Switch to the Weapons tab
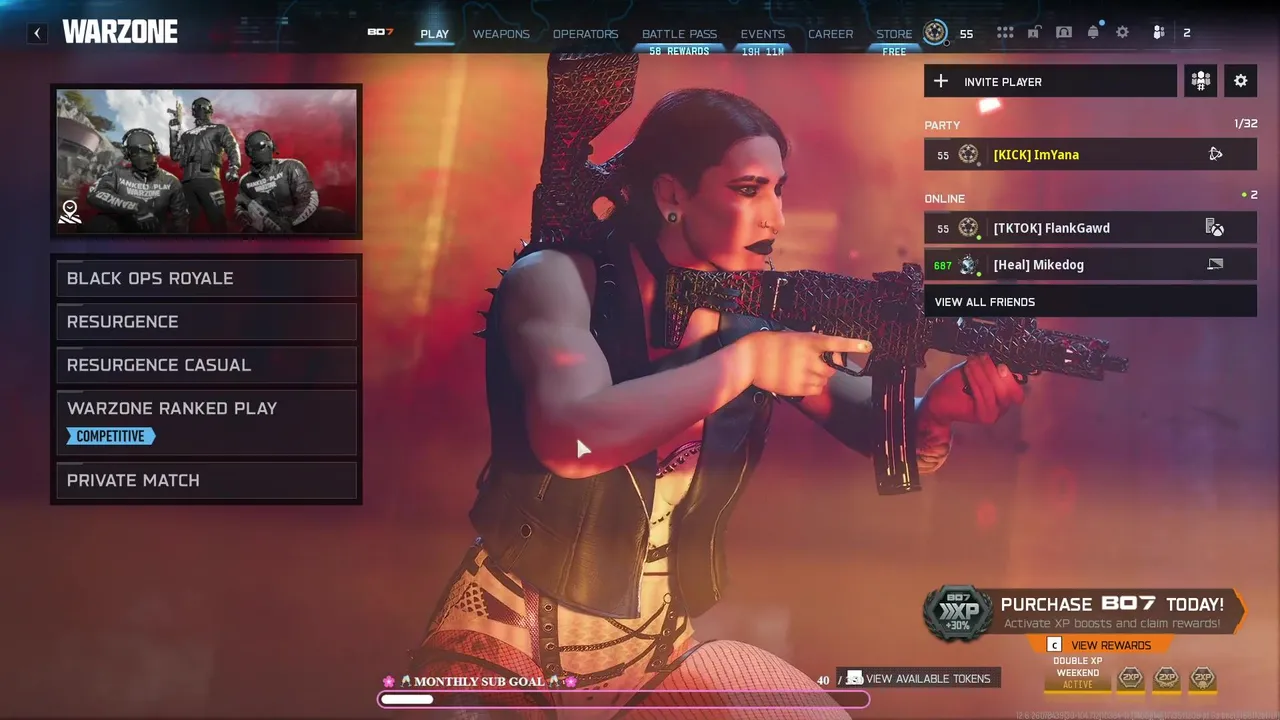This screenshot has height=720, width=1280. click(501, 34)
